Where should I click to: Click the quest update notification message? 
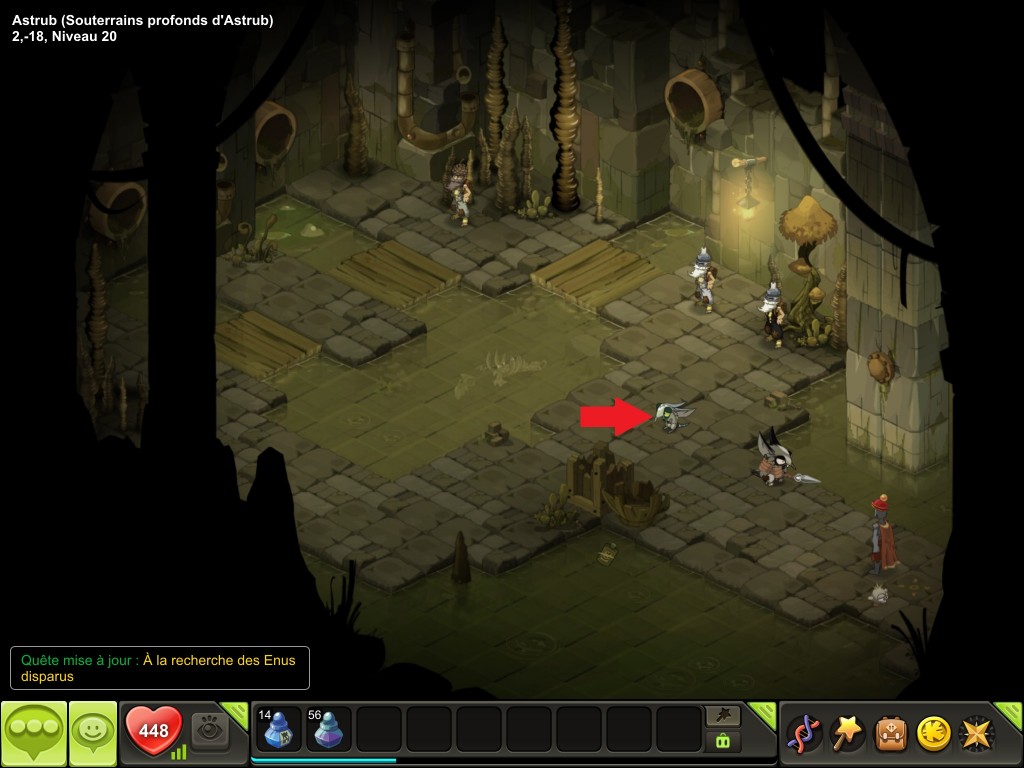coord(160,667)
